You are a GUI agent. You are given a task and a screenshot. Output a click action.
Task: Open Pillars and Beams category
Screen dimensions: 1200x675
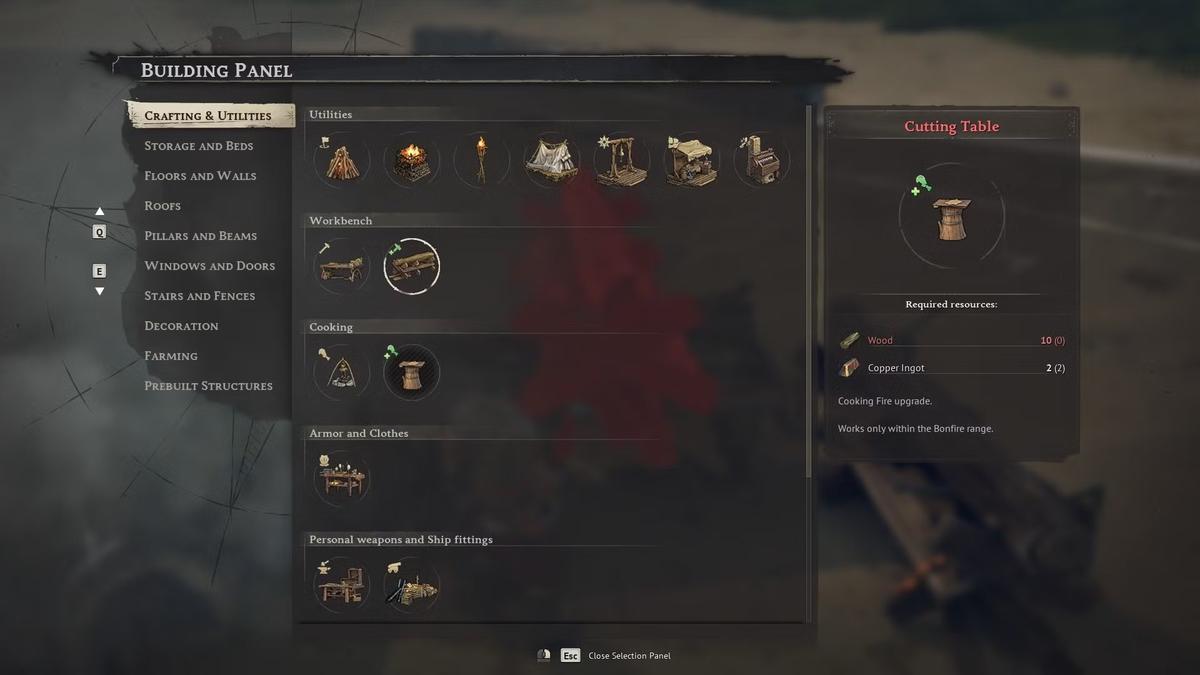point(200,236)
